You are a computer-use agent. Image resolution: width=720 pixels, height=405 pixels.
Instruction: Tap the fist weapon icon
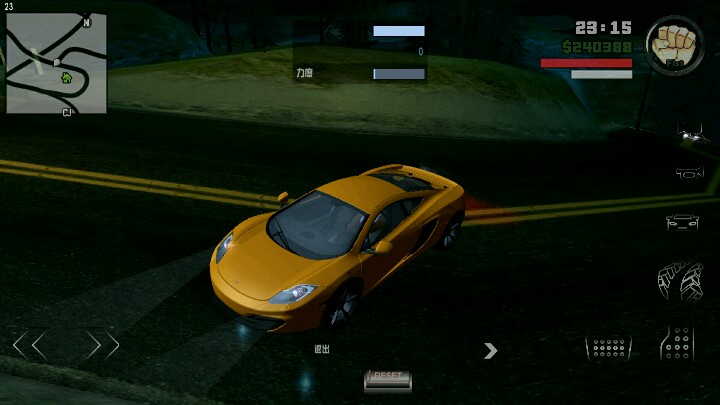click(x=673, y=45)
